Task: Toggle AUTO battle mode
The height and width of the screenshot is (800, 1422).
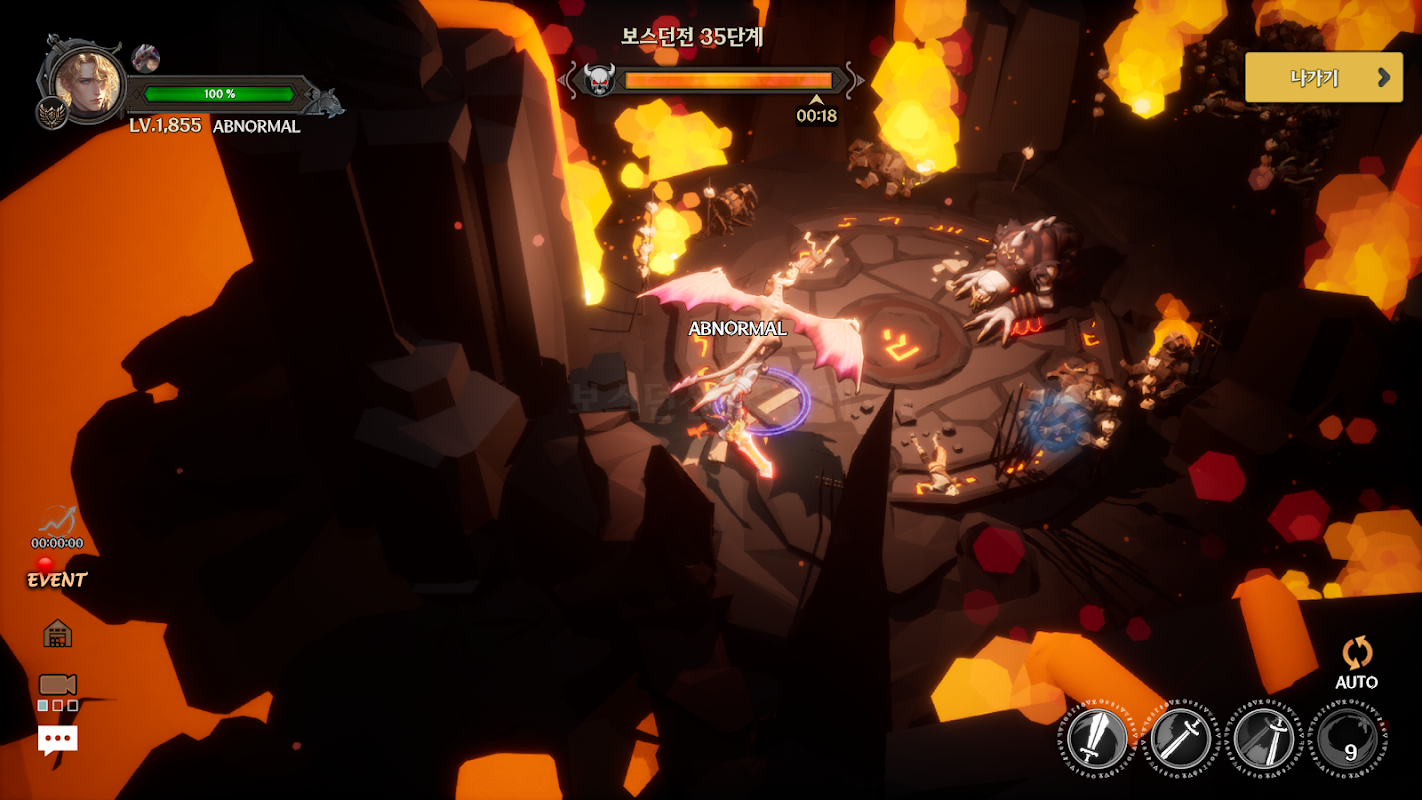Action: (x=1356, y=664)
